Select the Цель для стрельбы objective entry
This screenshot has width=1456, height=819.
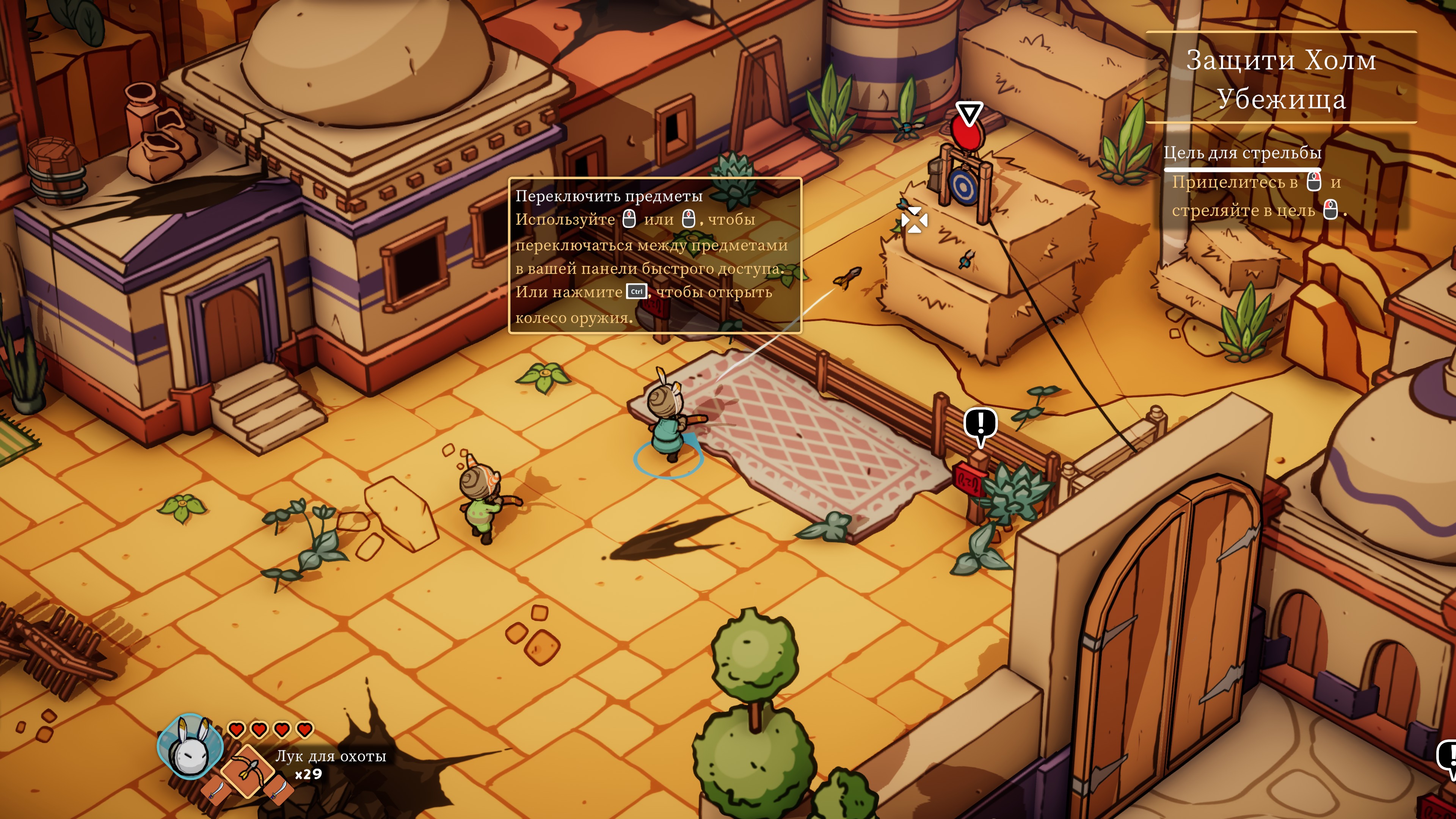tap(1242, 153)
